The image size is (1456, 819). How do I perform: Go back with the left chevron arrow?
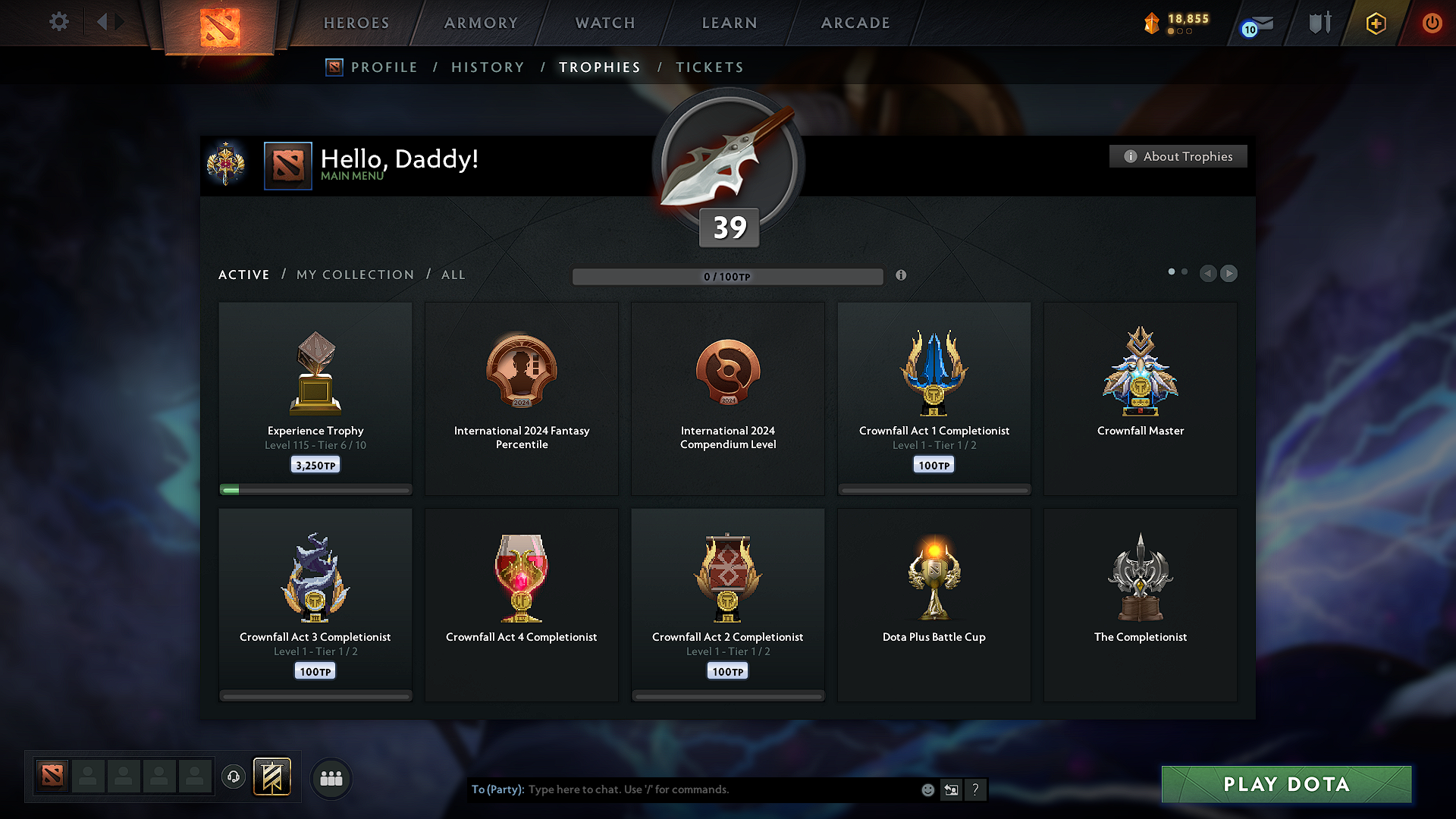(x=1208, y=274)
